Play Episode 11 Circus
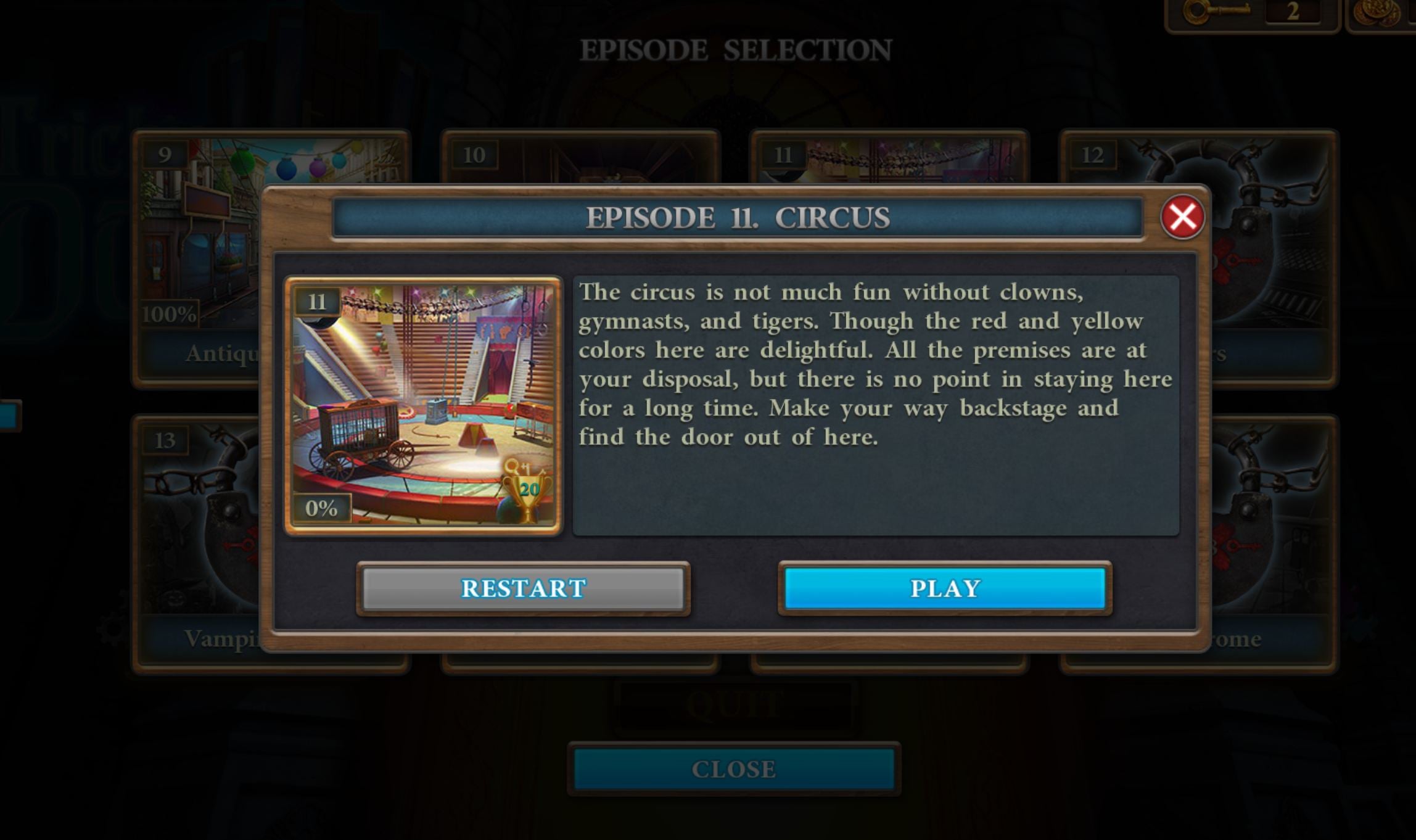The width and height of the screenshot is (1416, 840). 945,588
